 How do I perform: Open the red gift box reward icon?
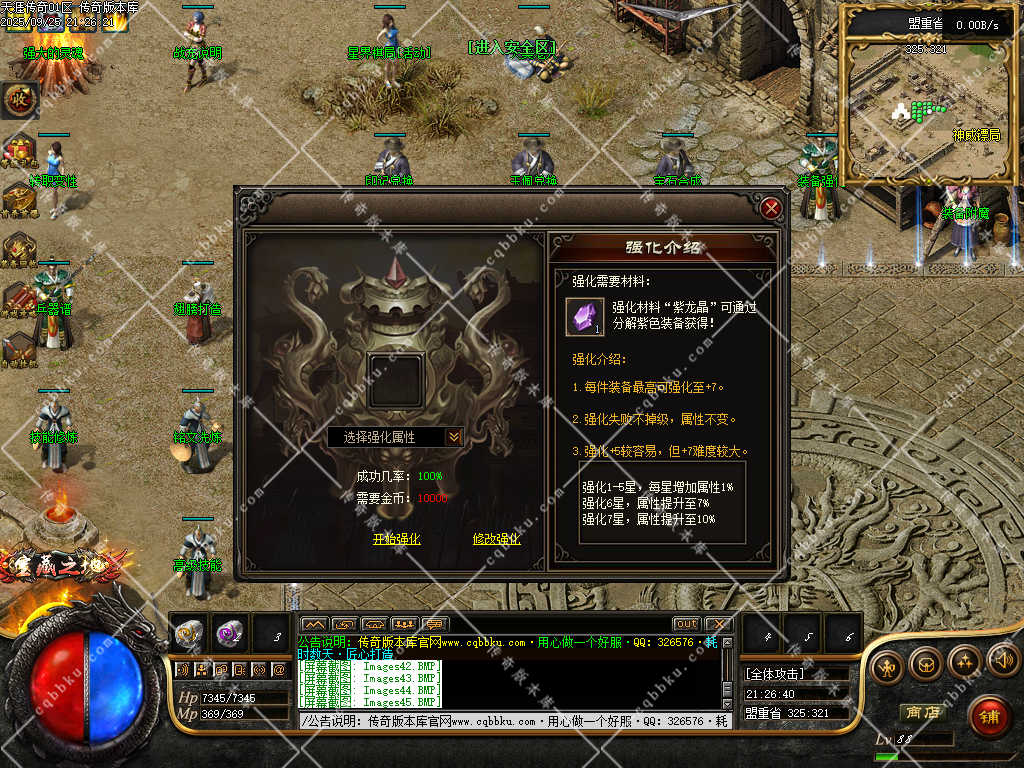tap(19, 151)
